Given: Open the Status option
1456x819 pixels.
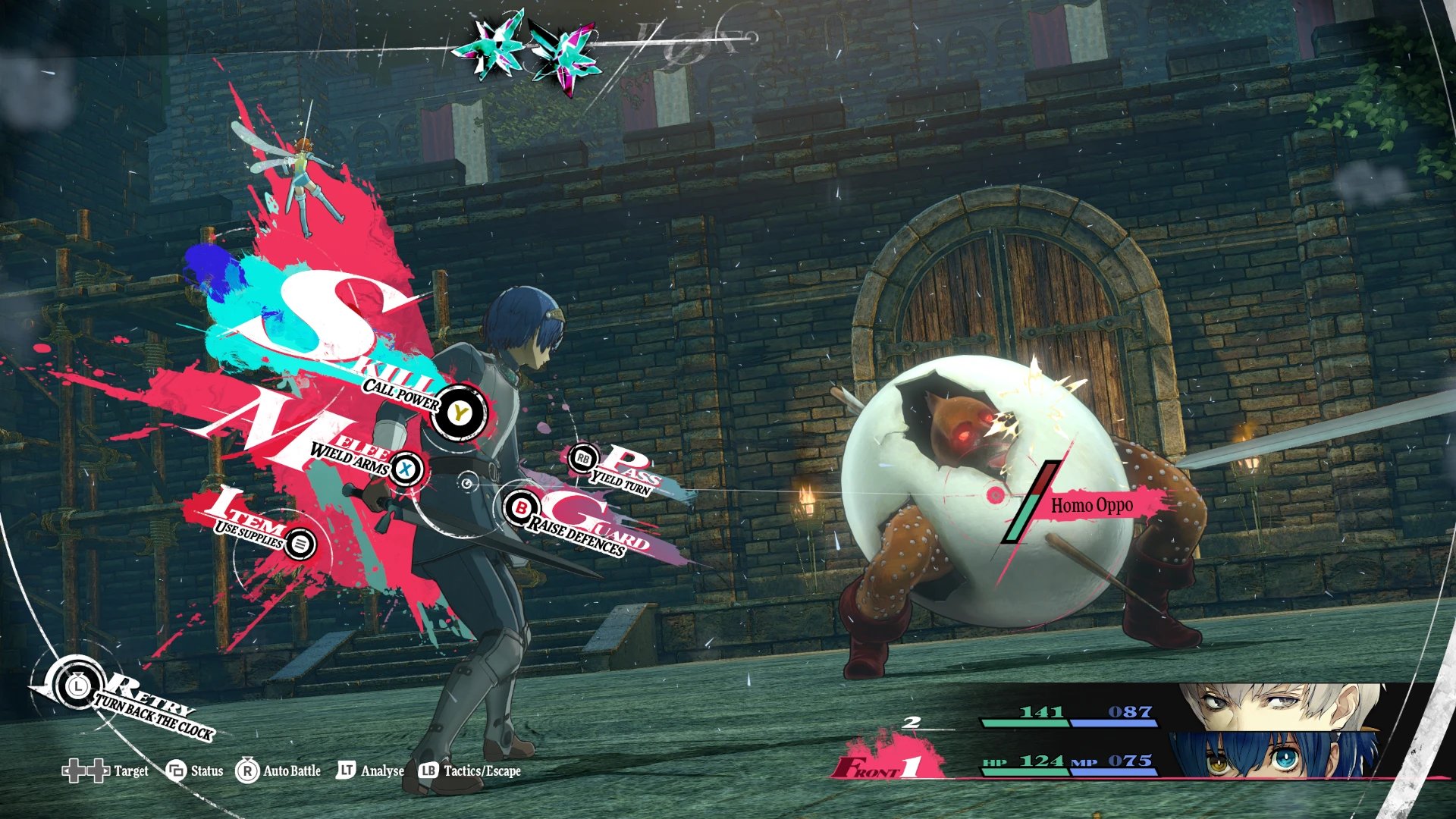Looking at the screenshot, I should (x=195, y=771).
